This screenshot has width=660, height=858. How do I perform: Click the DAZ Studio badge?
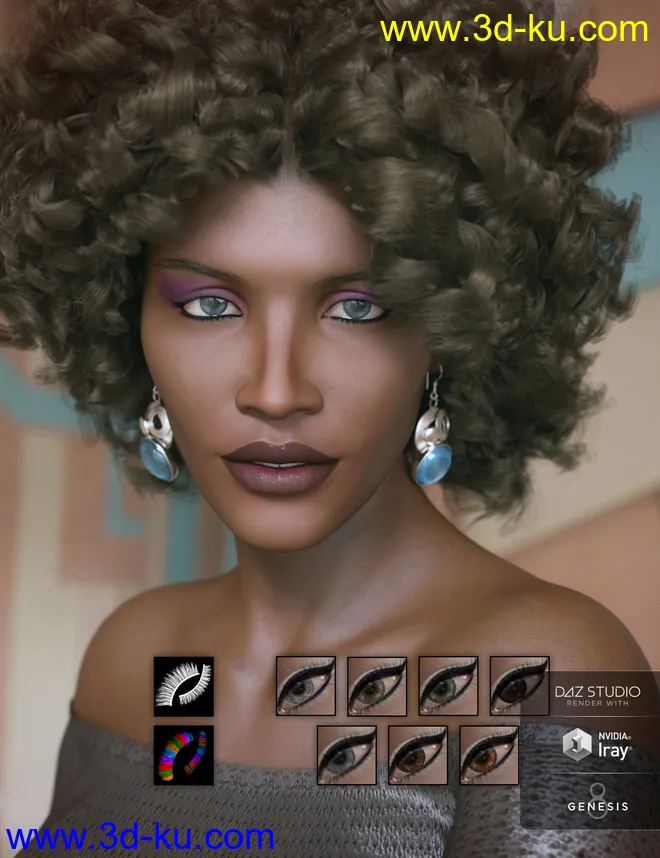click(598, 695)
